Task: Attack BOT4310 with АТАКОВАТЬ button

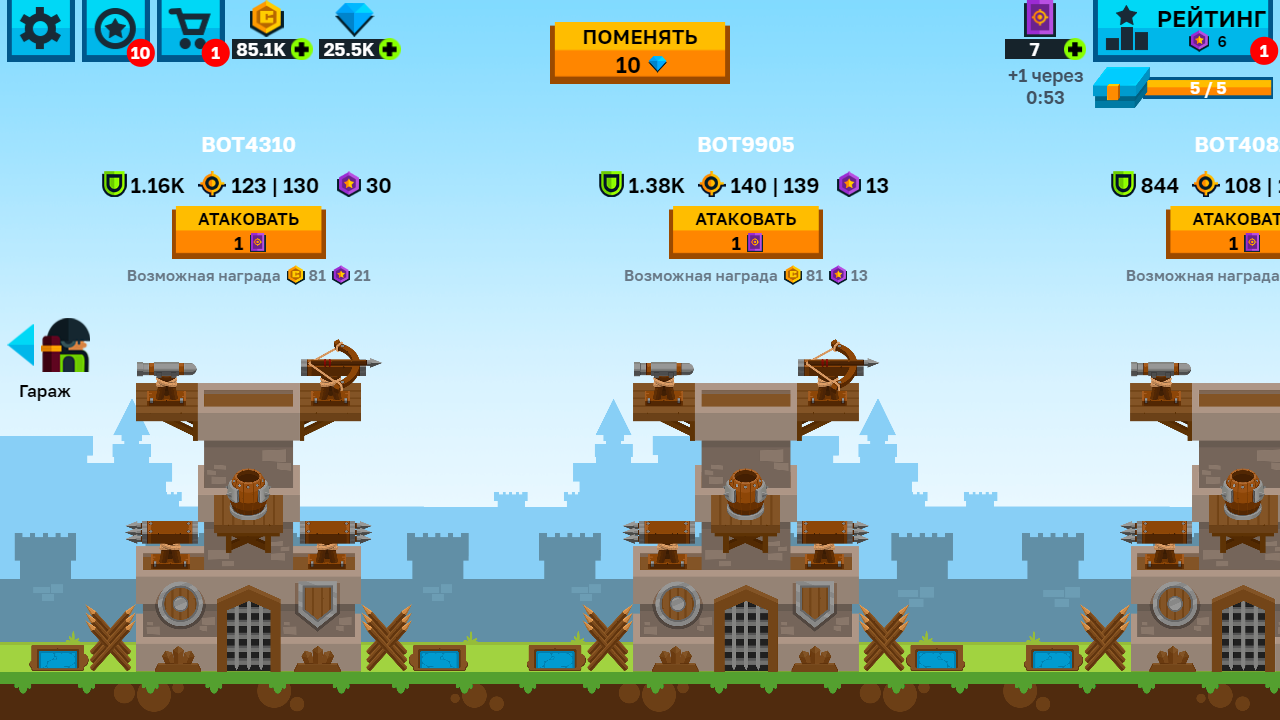Action: 250,231
